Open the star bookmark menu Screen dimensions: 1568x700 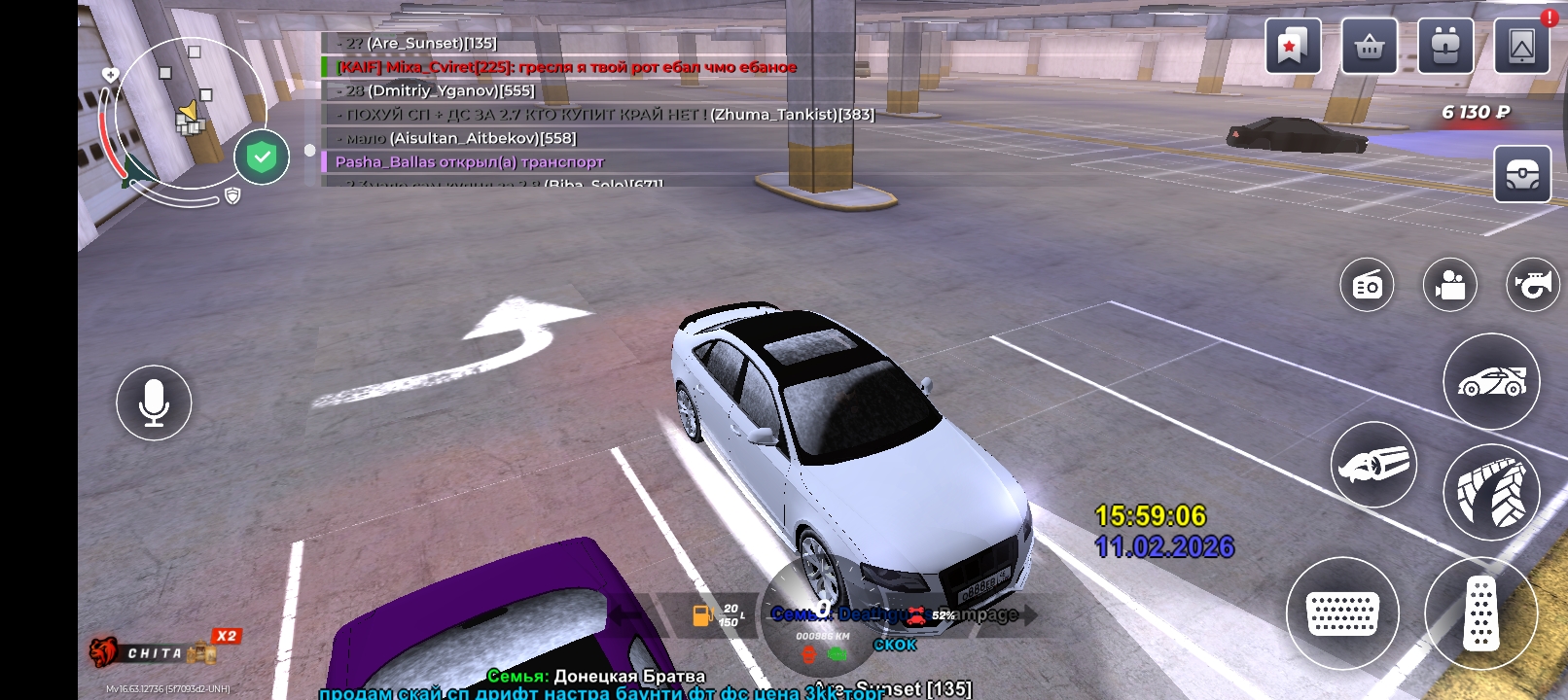1293,46
